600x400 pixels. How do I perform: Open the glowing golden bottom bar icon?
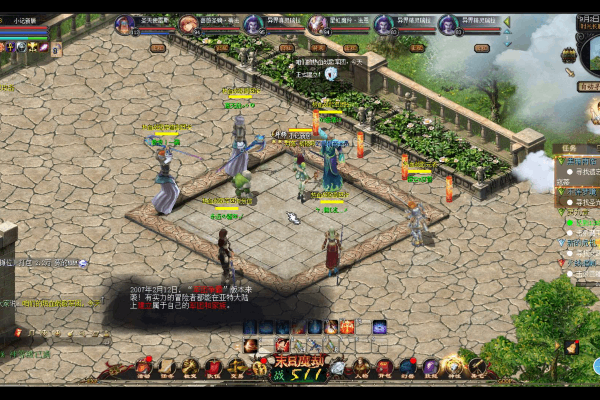455,367
